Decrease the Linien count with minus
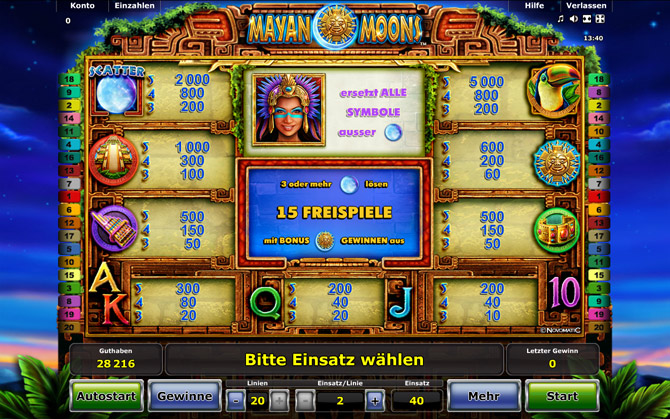 coord(236,400)
